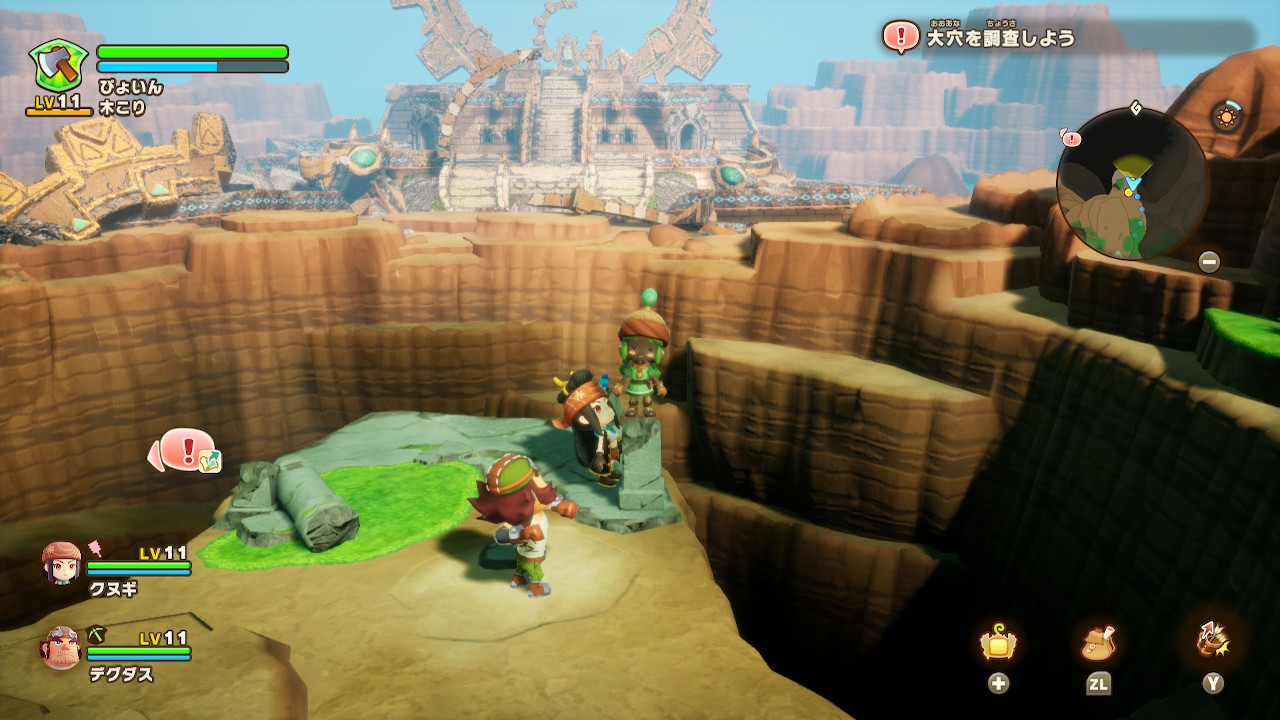Choose party member デグダス's portrait

coord(61,648)
